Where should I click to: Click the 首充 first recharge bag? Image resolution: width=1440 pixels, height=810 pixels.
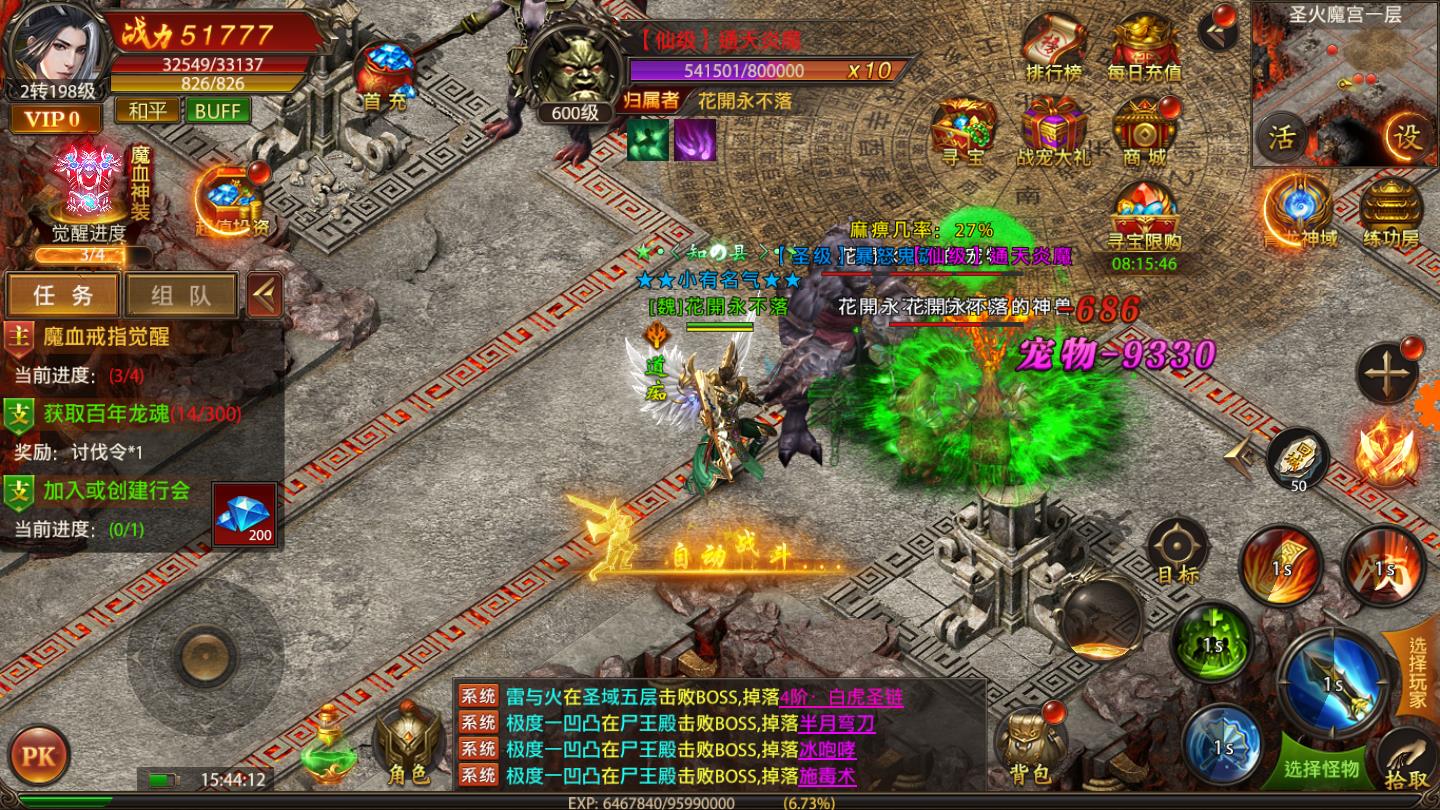point(385,78)
